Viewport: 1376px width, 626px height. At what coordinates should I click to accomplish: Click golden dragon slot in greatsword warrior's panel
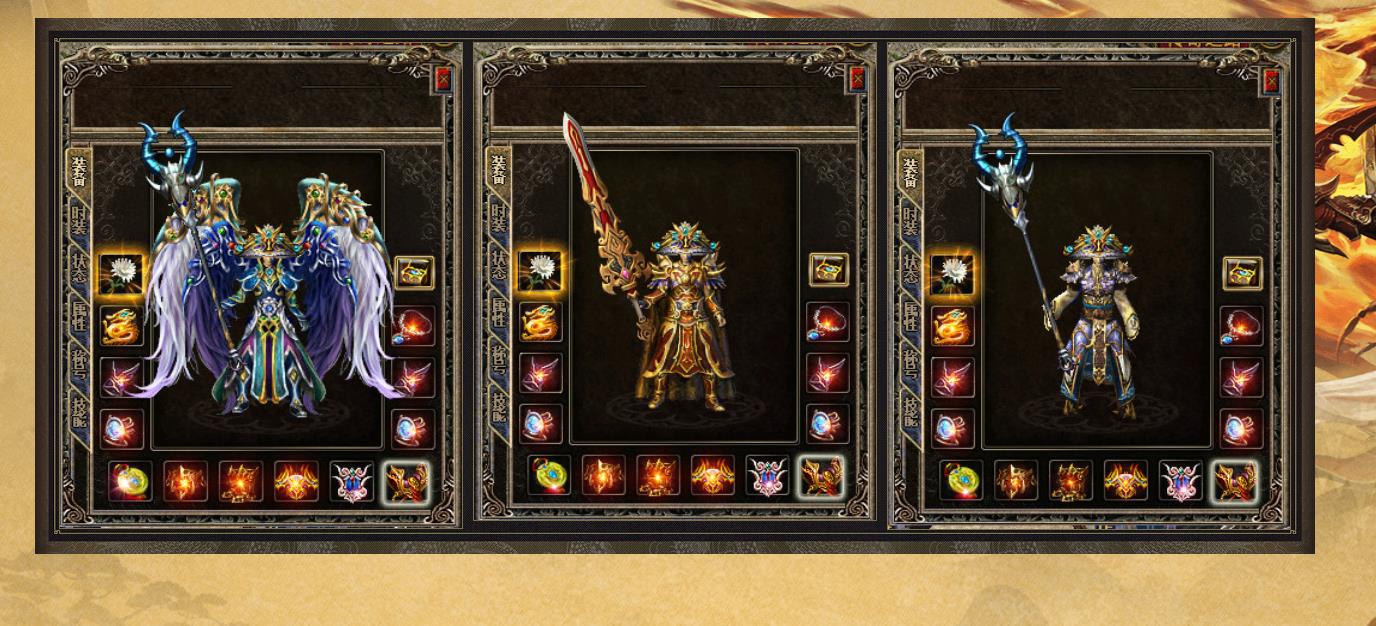click(541, 322)
